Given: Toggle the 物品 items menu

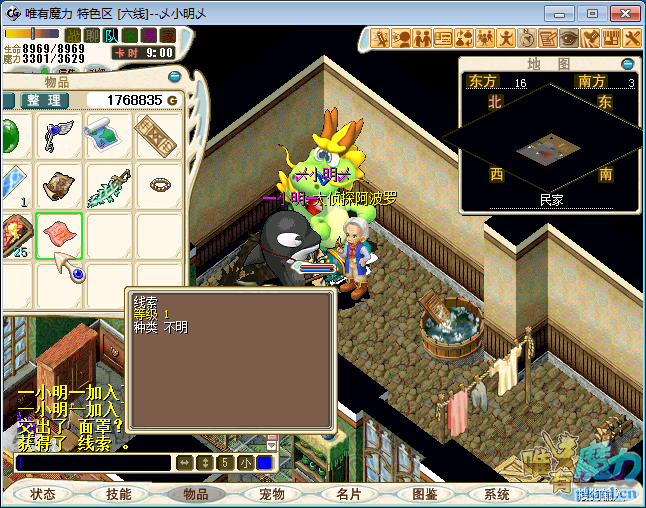Looking at the screenshot, I should tap(195, 494).
